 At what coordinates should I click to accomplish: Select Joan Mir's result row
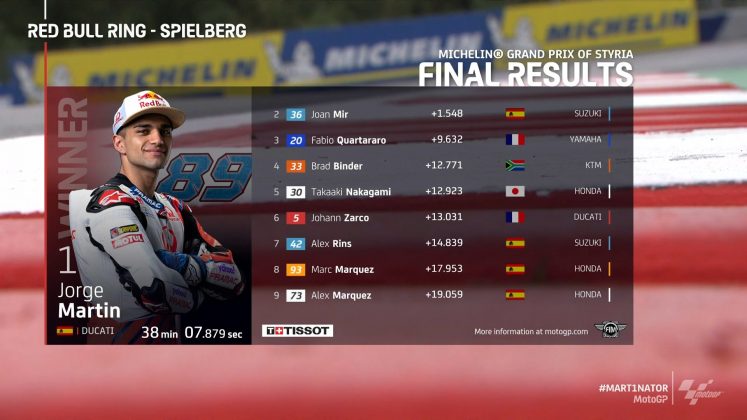pyautogui.click(x=440, y=114)
